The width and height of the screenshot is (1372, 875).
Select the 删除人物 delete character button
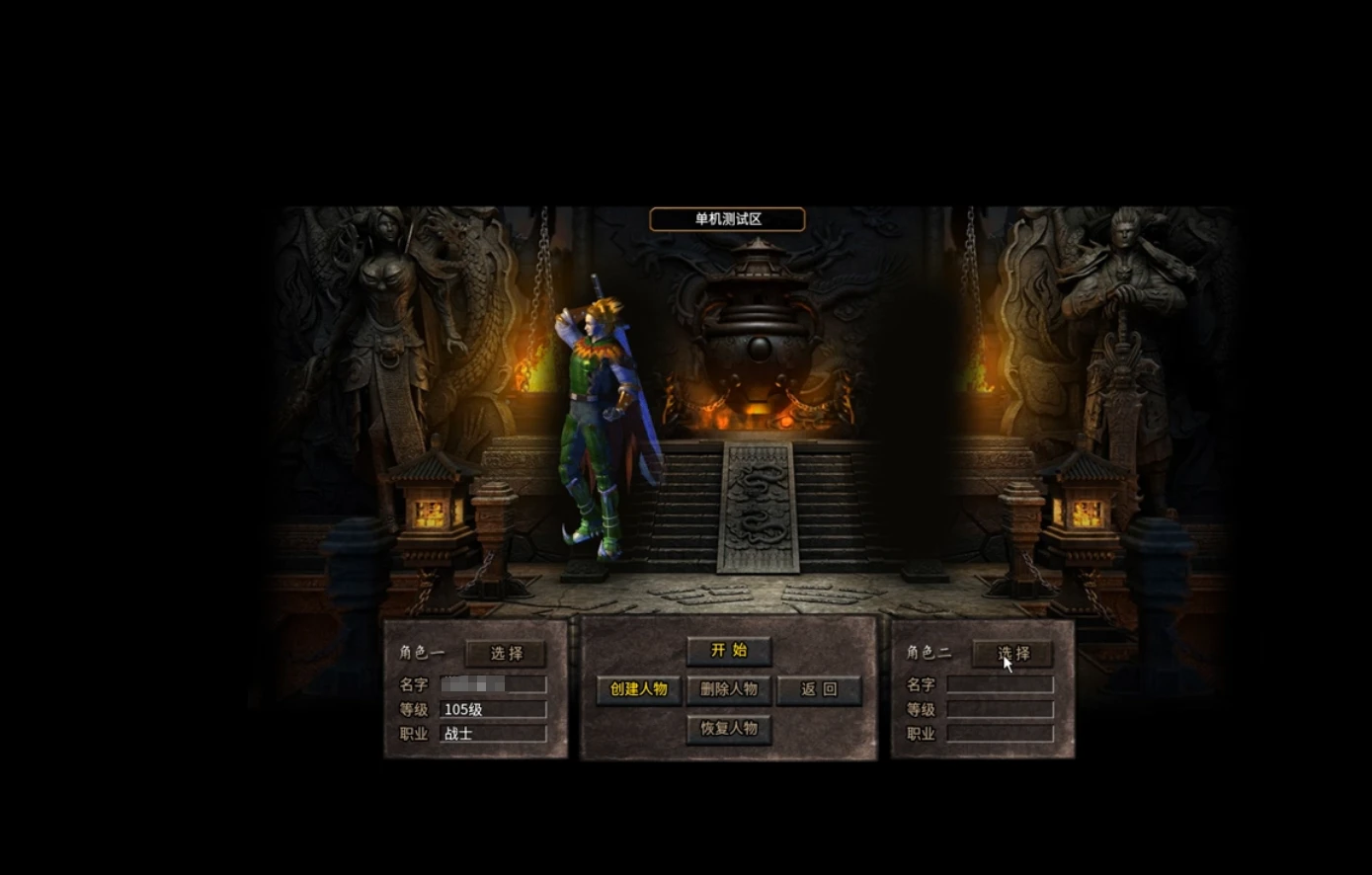pos(729,689)
